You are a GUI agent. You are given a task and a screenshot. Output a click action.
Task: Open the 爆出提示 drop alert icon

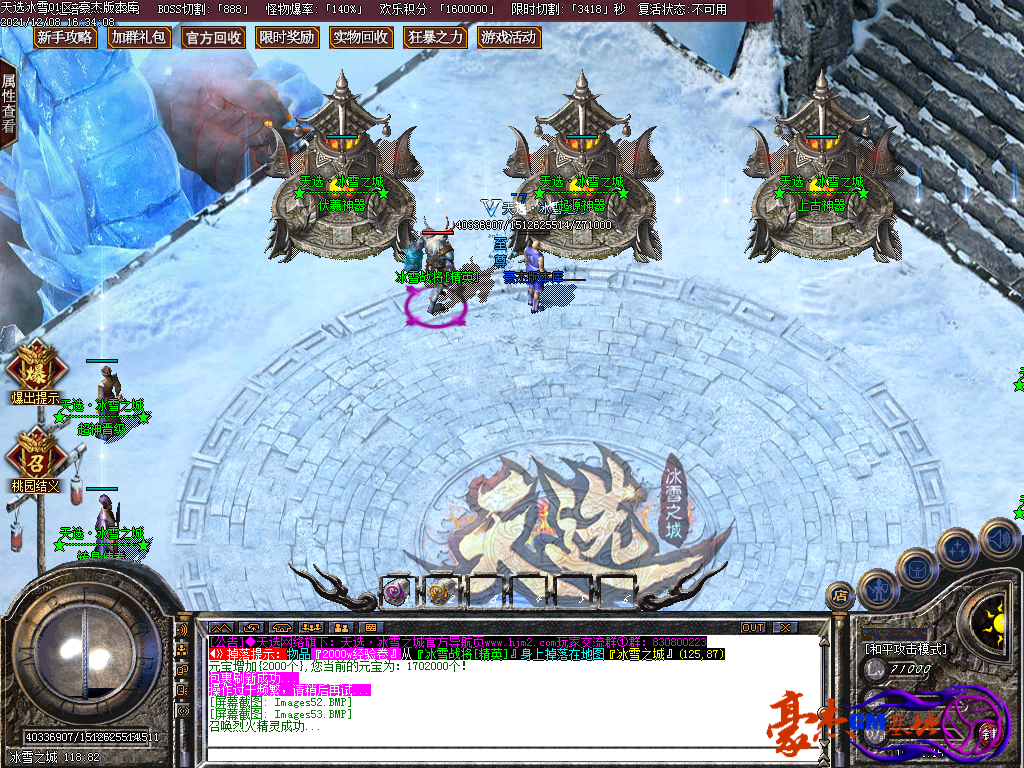[x=35, y=368]
